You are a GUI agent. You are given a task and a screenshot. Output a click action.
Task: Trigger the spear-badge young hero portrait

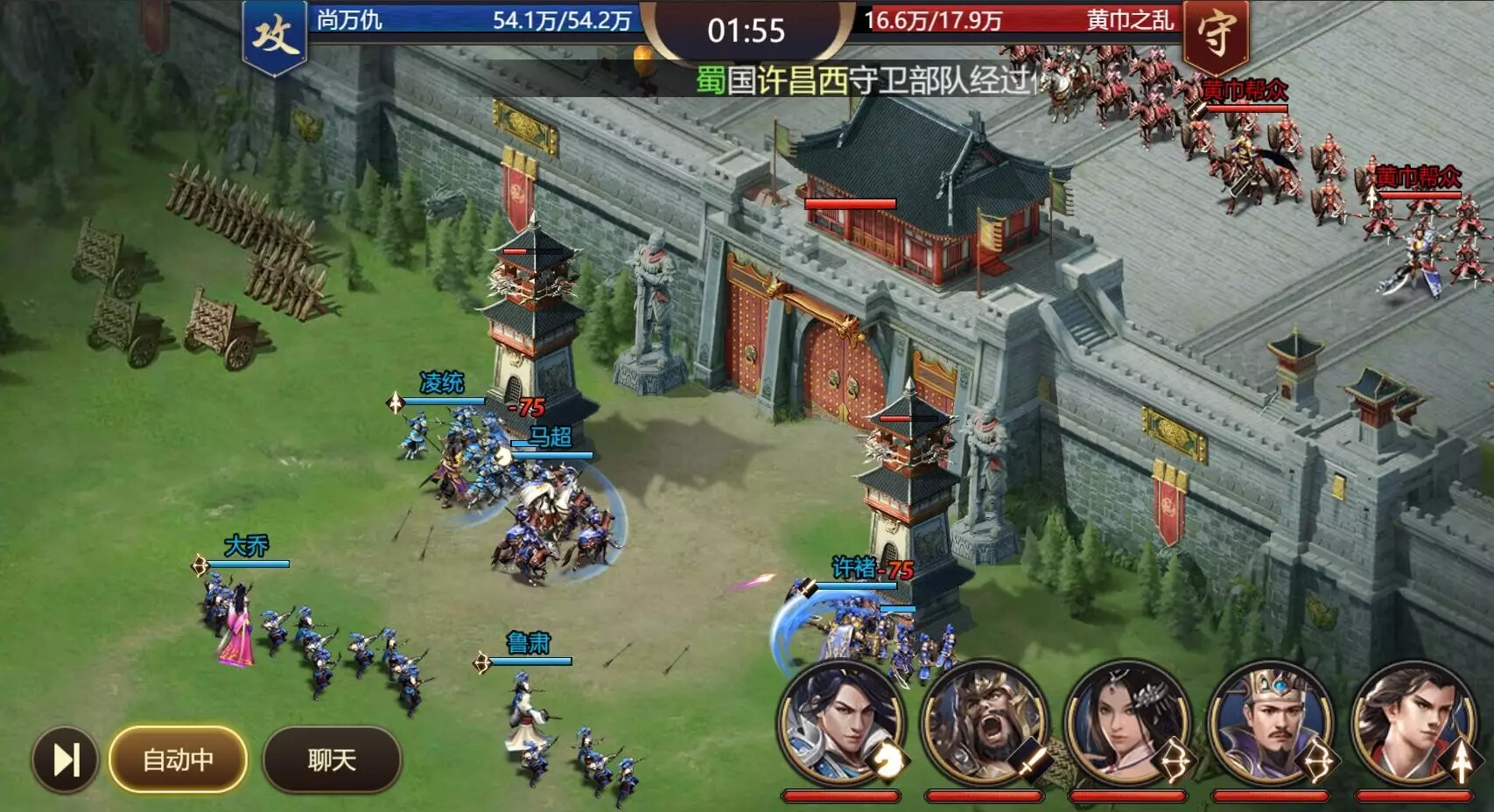(1413, 726)
